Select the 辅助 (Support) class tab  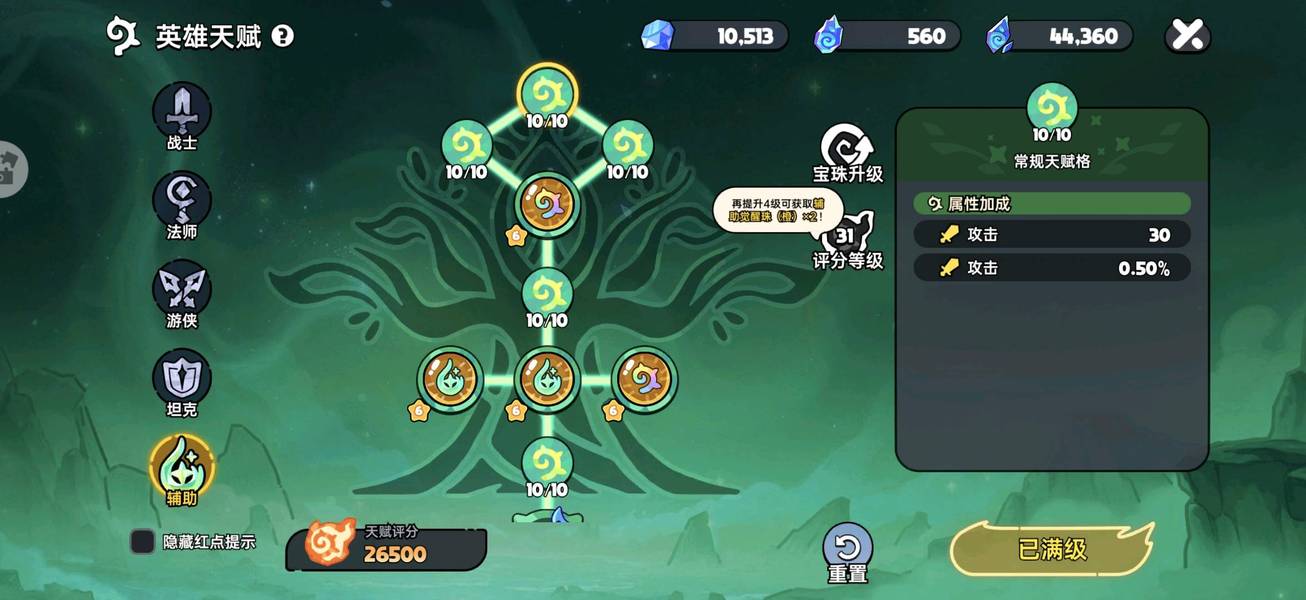click(x=182, y=466)
